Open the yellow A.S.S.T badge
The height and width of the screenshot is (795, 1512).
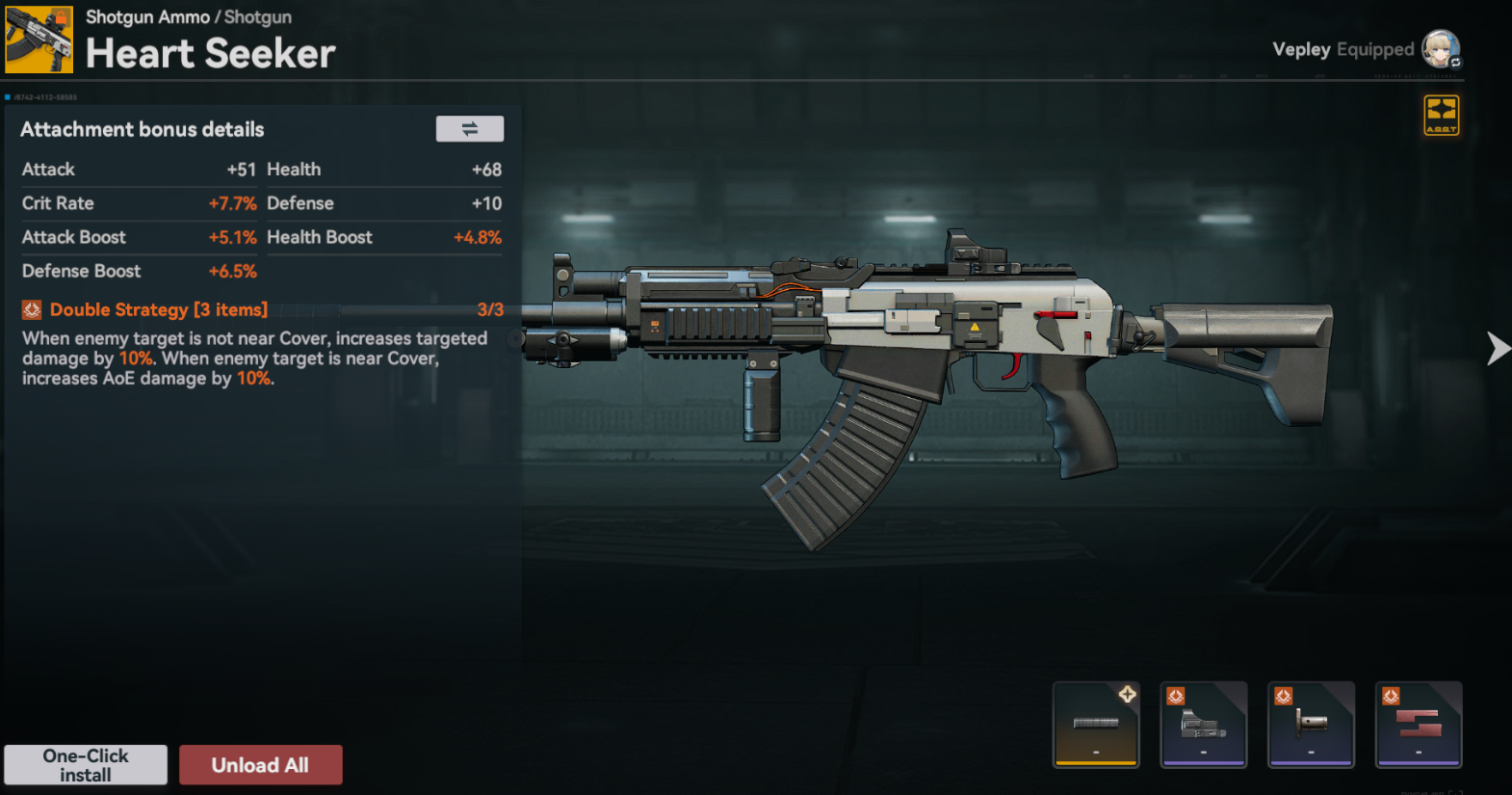[x=1441, y=116]
